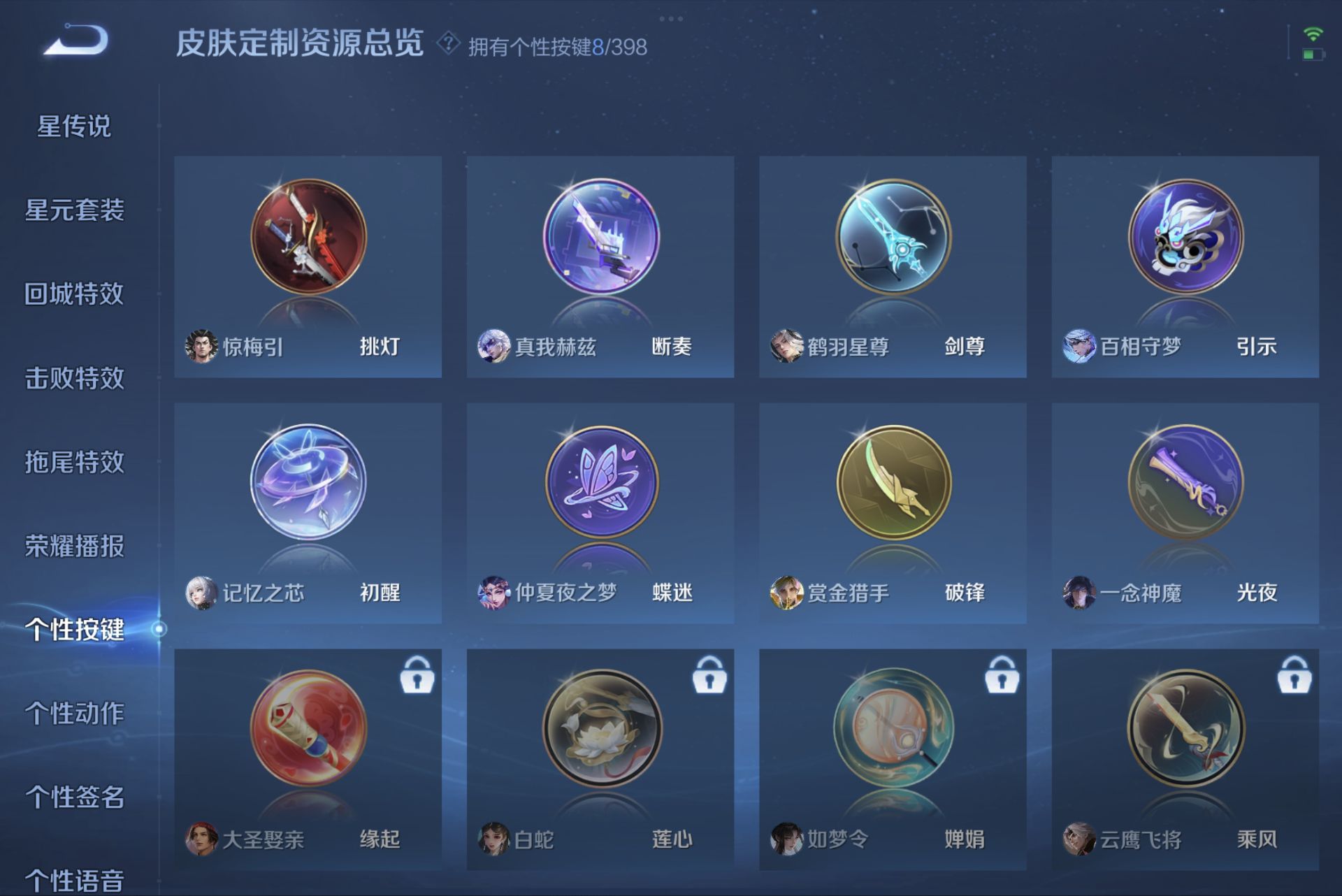
Task: Switch to the 回城特效 tab
Action: (x=75, y=295)
